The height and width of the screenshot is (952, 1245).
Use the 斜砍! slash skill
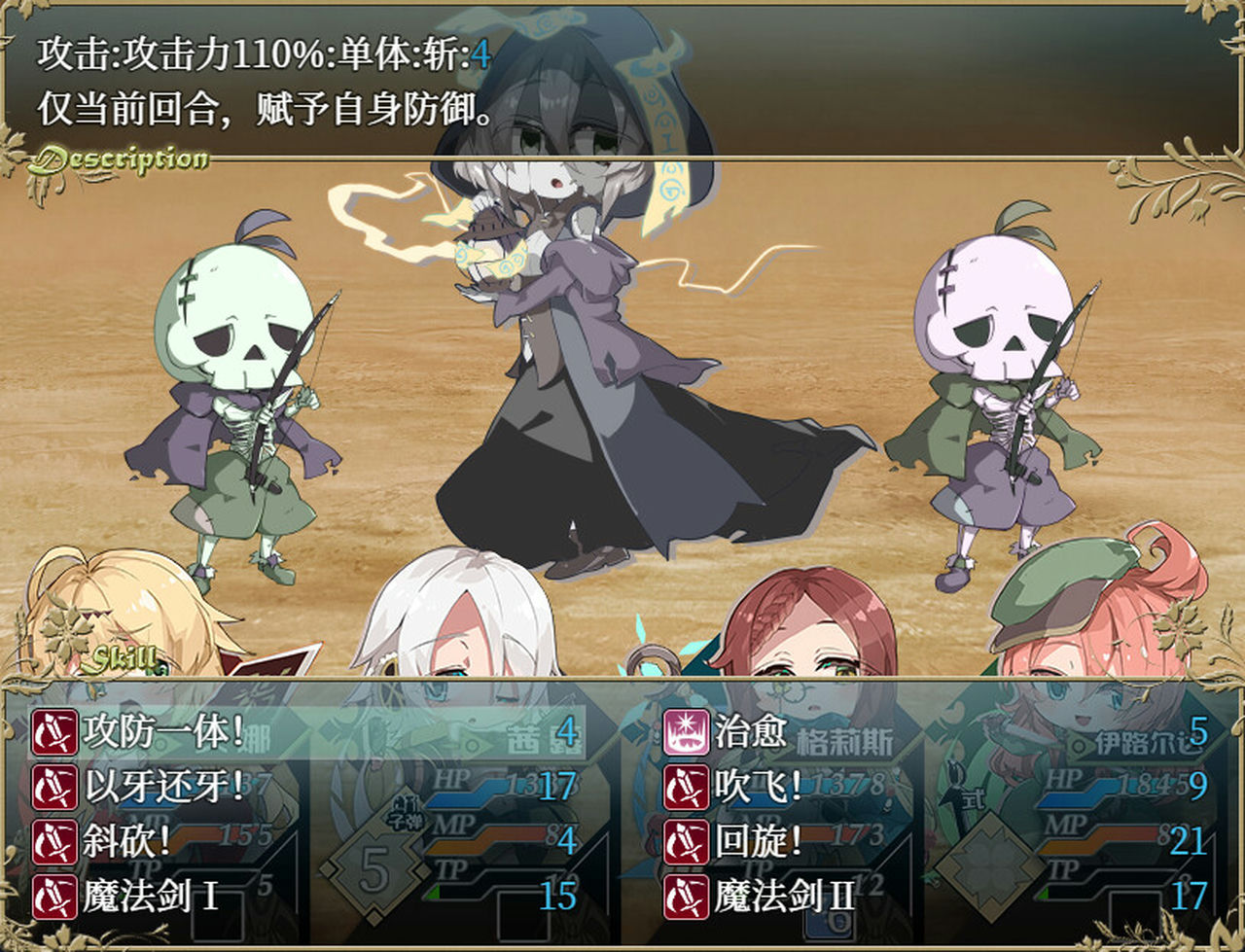[126, 841]
